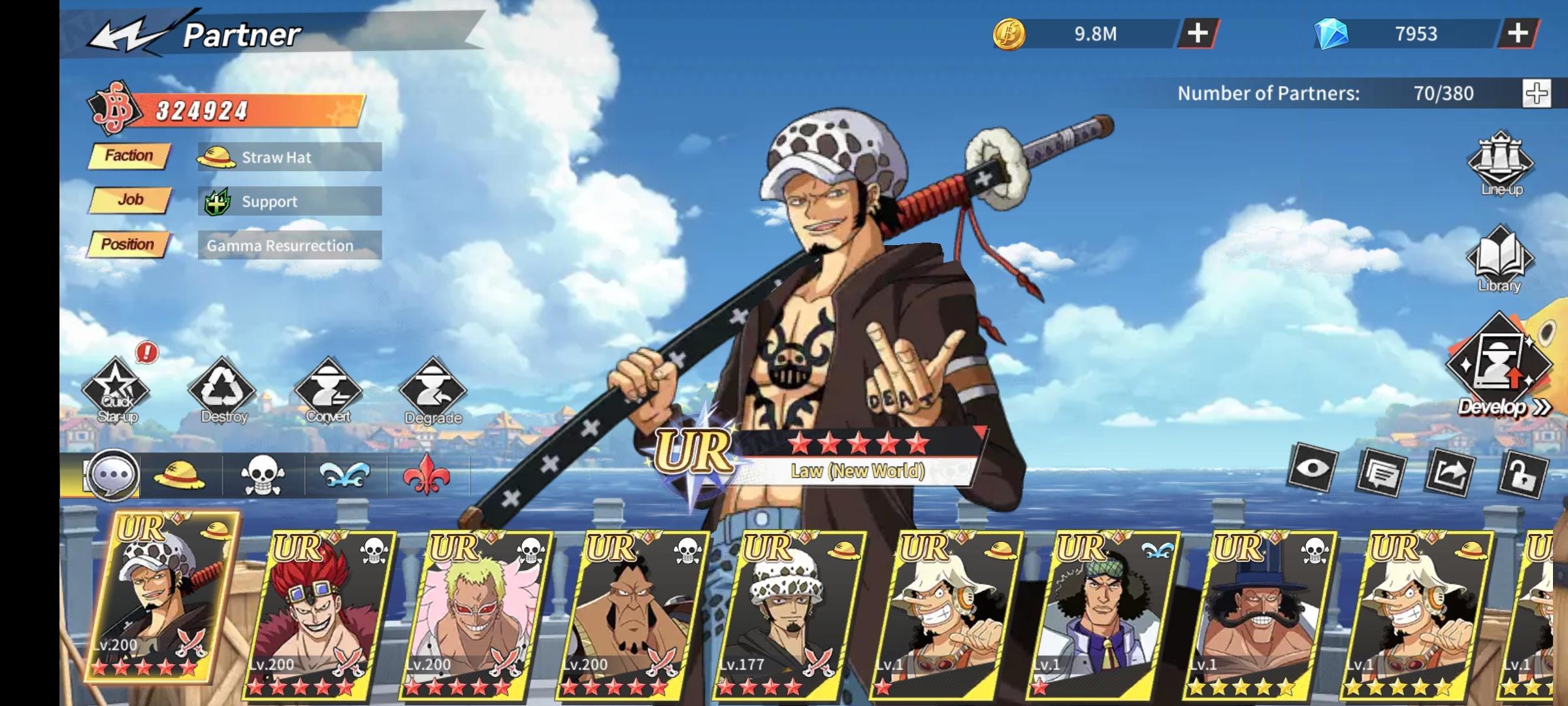Click the share arrow icon
Image resolution: width=1568 pixels, height=706 pixels.
point(1452,472)
